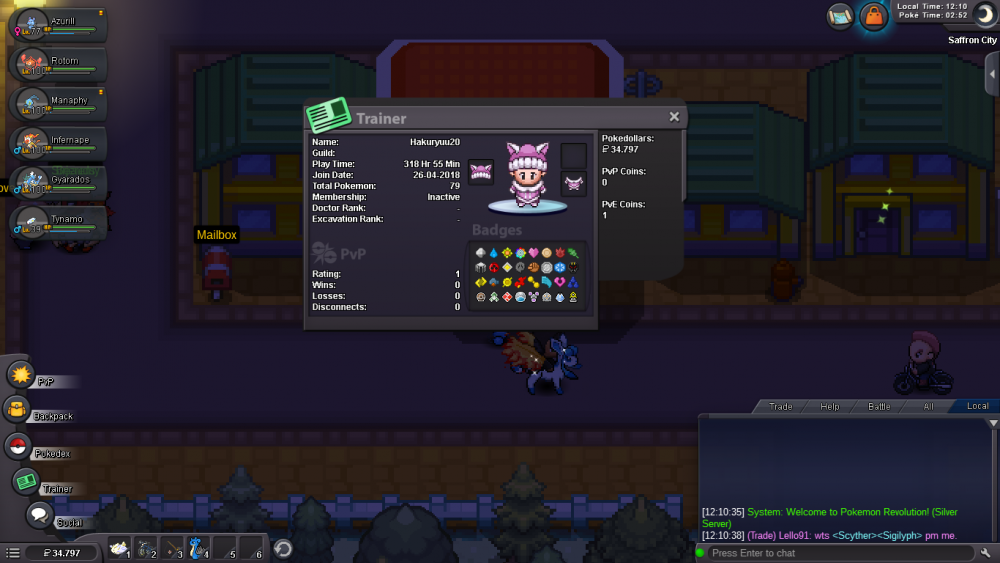Select Gyarados in the party list

click(x=56, y=184)
